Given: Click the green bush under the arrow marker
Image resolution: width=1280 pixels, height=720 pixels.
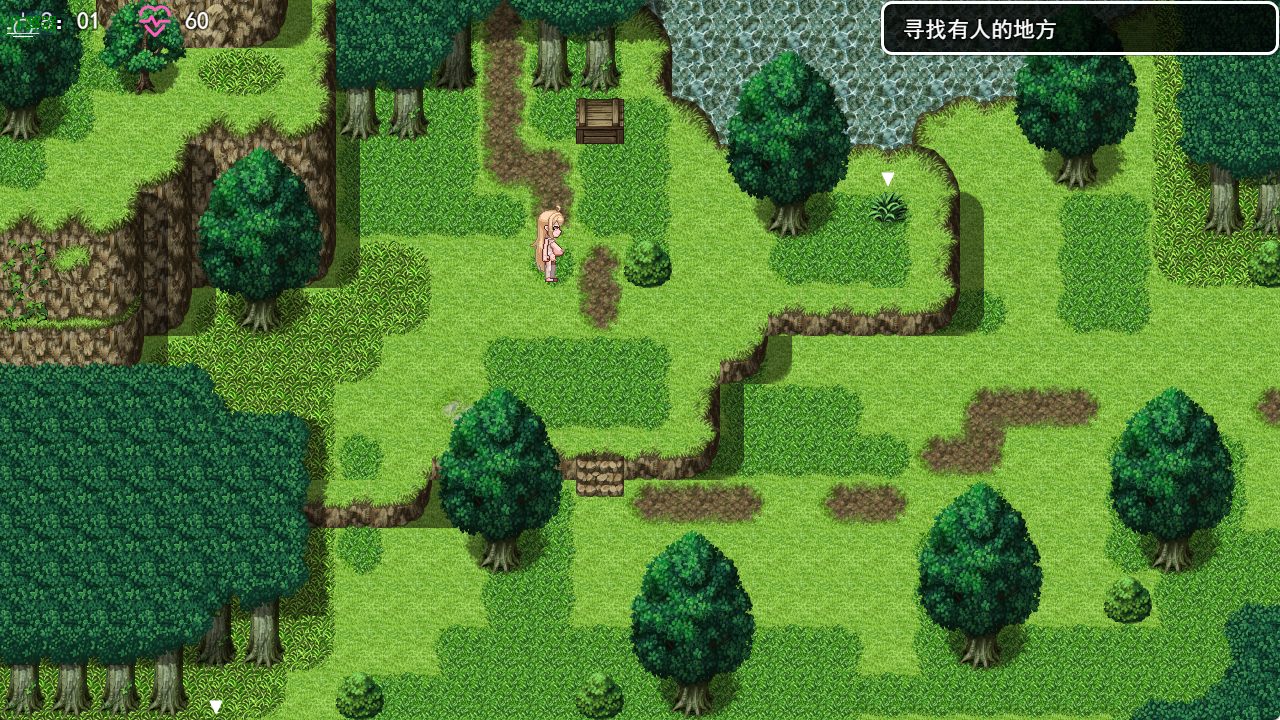Looking at the screenshot, I should pyautogui.click(x=888, y=210).
